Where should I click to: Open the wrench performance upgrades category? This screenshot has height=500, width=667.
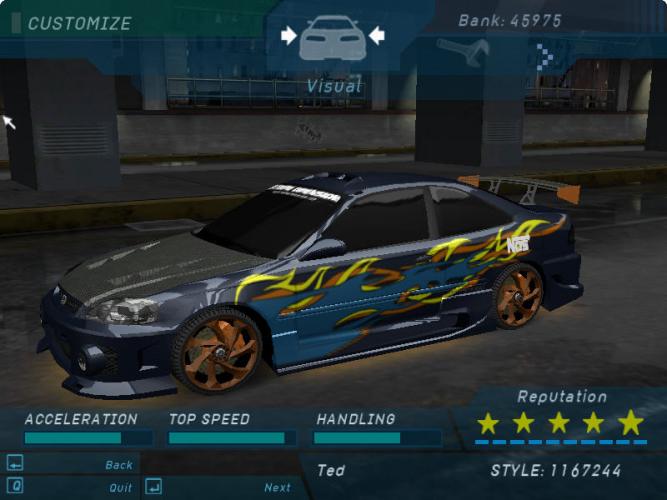click(x=461, y=52)
